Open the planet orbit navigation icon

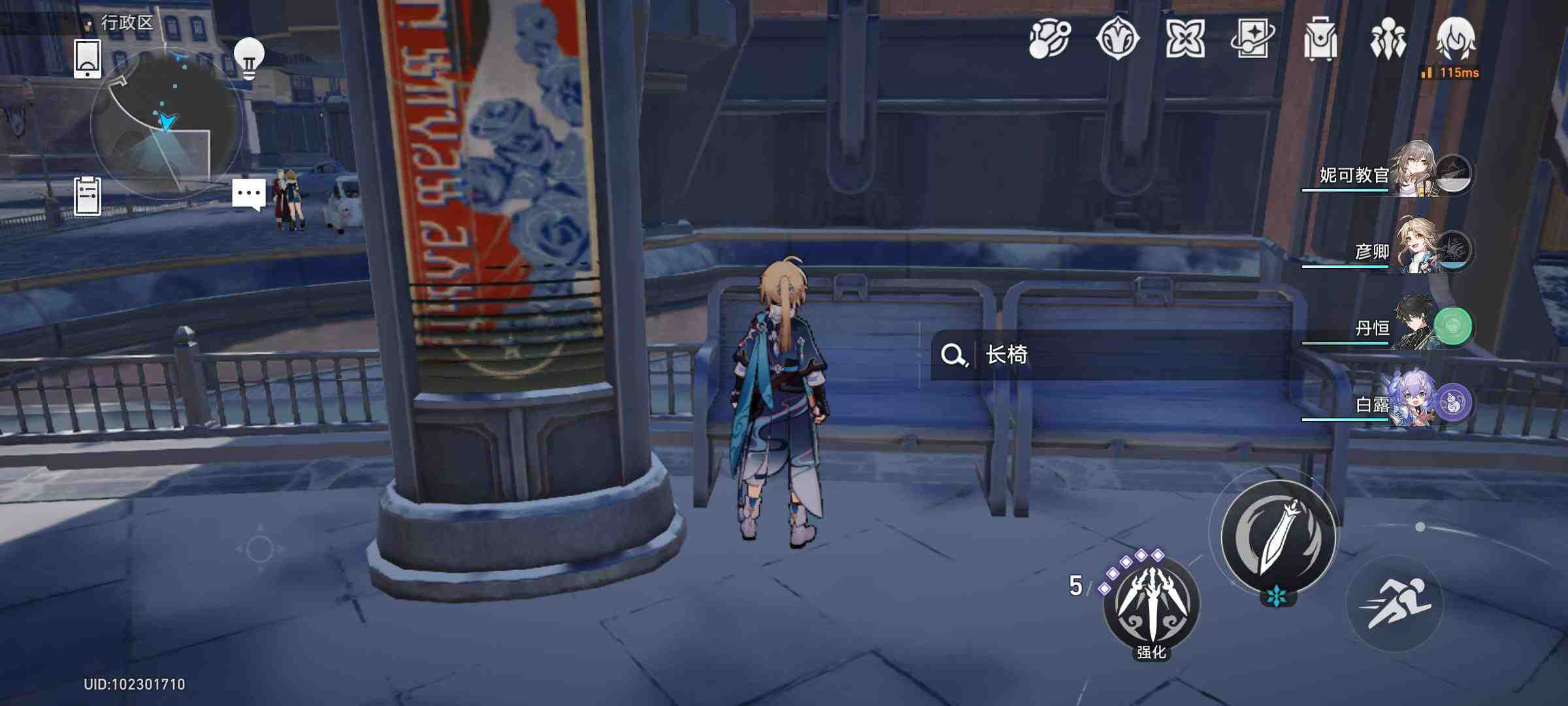[x=1050, y=39]
